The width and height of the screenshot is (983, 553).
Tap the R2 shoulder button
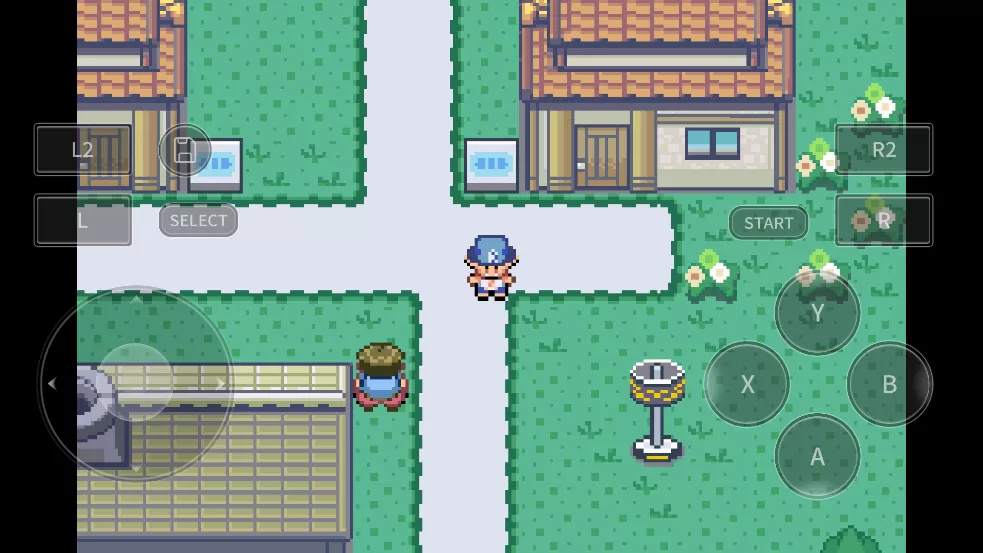click(884, 150)
